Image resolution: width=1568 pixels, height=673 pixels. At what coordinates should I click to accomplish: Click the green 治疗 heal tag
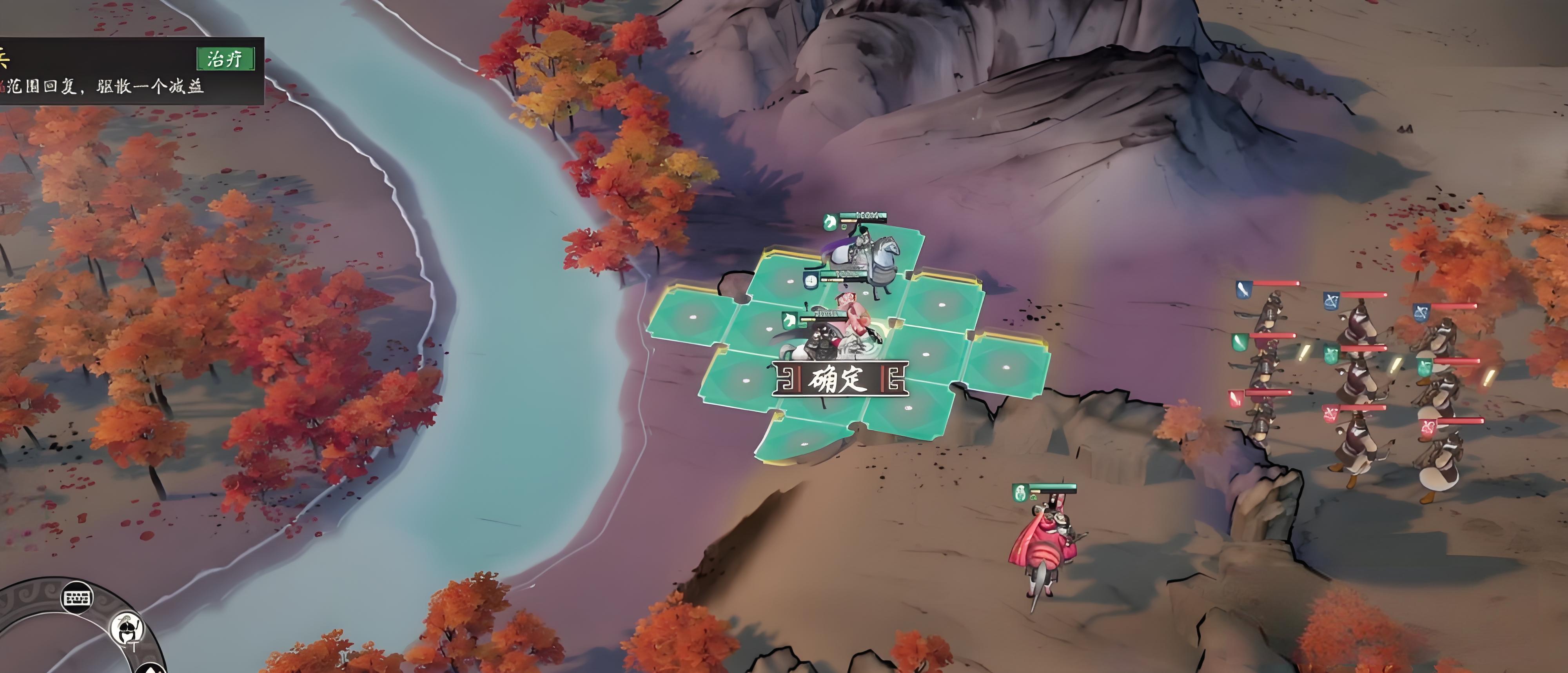(x=225, y=59)
